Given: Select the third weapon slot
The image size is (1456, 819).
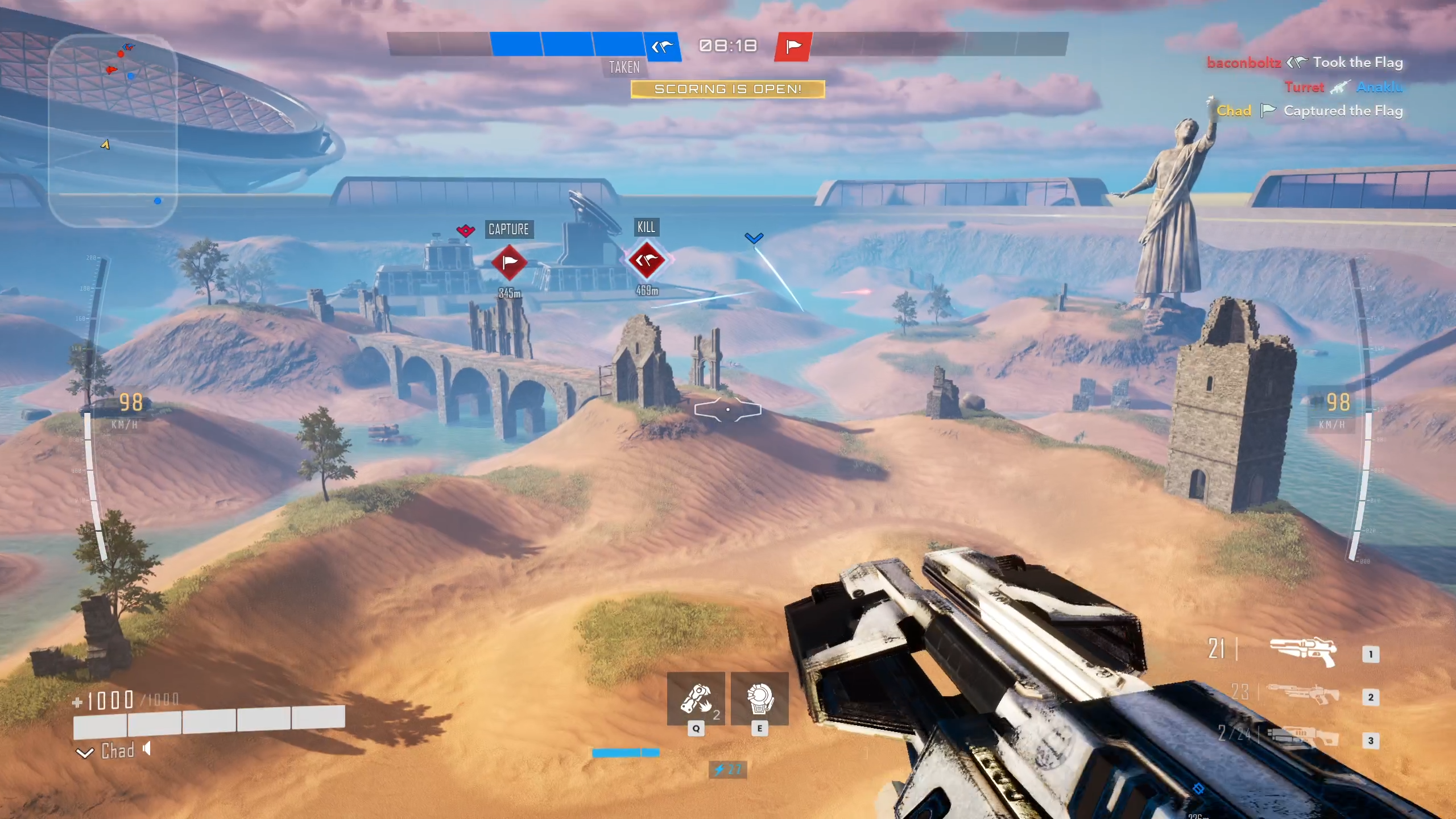Looking at the screenshot, I should tap(1302, 738).
